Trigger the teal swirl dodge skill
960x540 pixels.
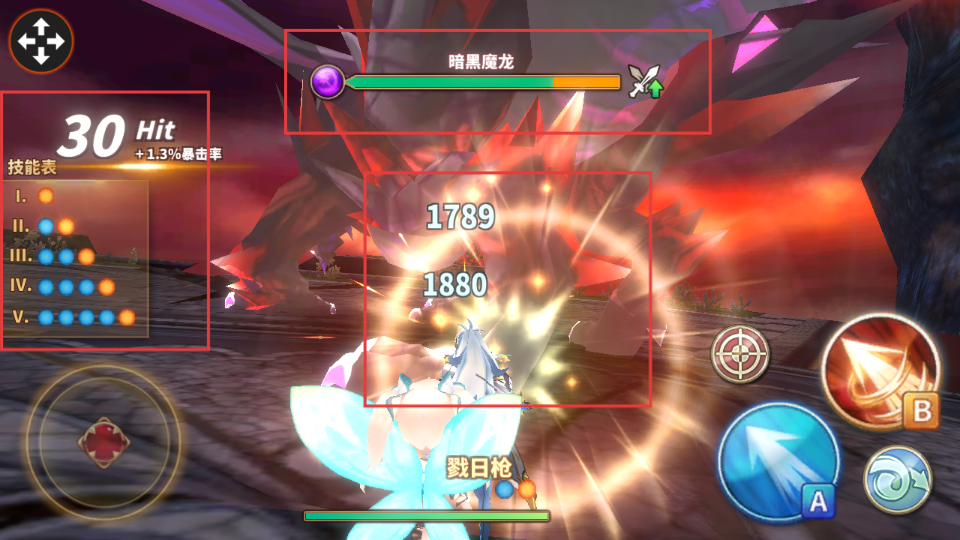click(897, 479)
